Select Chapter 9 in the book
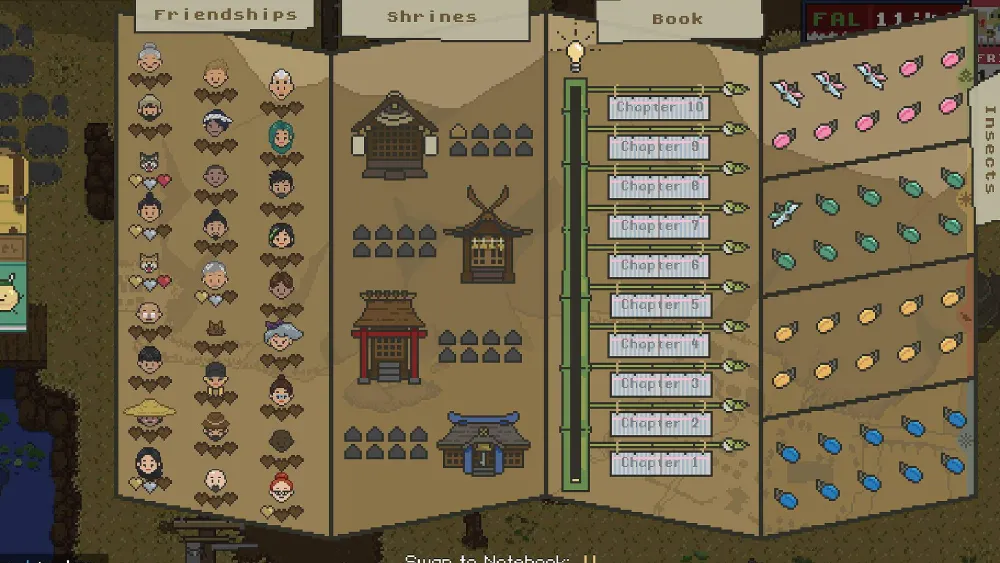This screenshot has width=1000, height=563. pos(660,147)
